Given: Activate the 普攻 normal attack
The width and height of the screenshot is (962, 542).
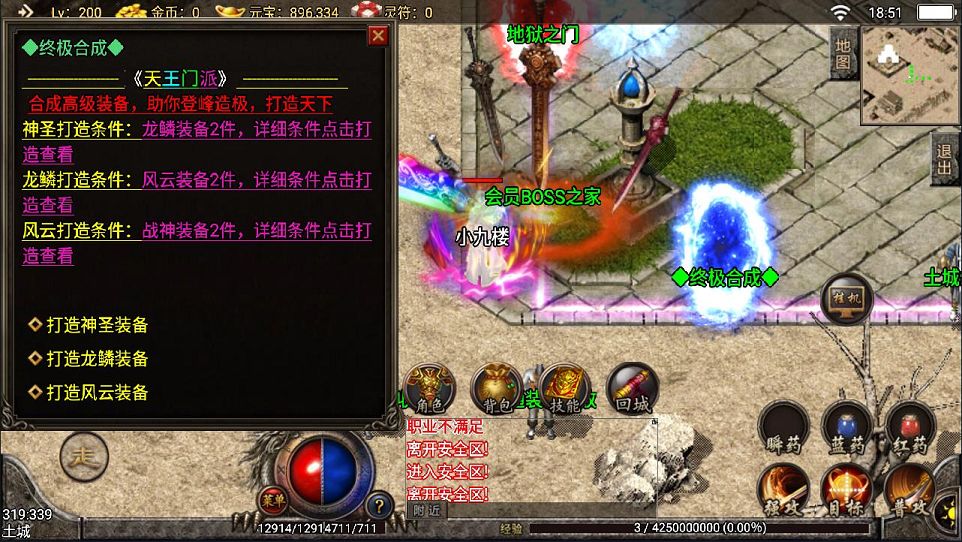Looking at the screenshot, I should click(910, 490).
